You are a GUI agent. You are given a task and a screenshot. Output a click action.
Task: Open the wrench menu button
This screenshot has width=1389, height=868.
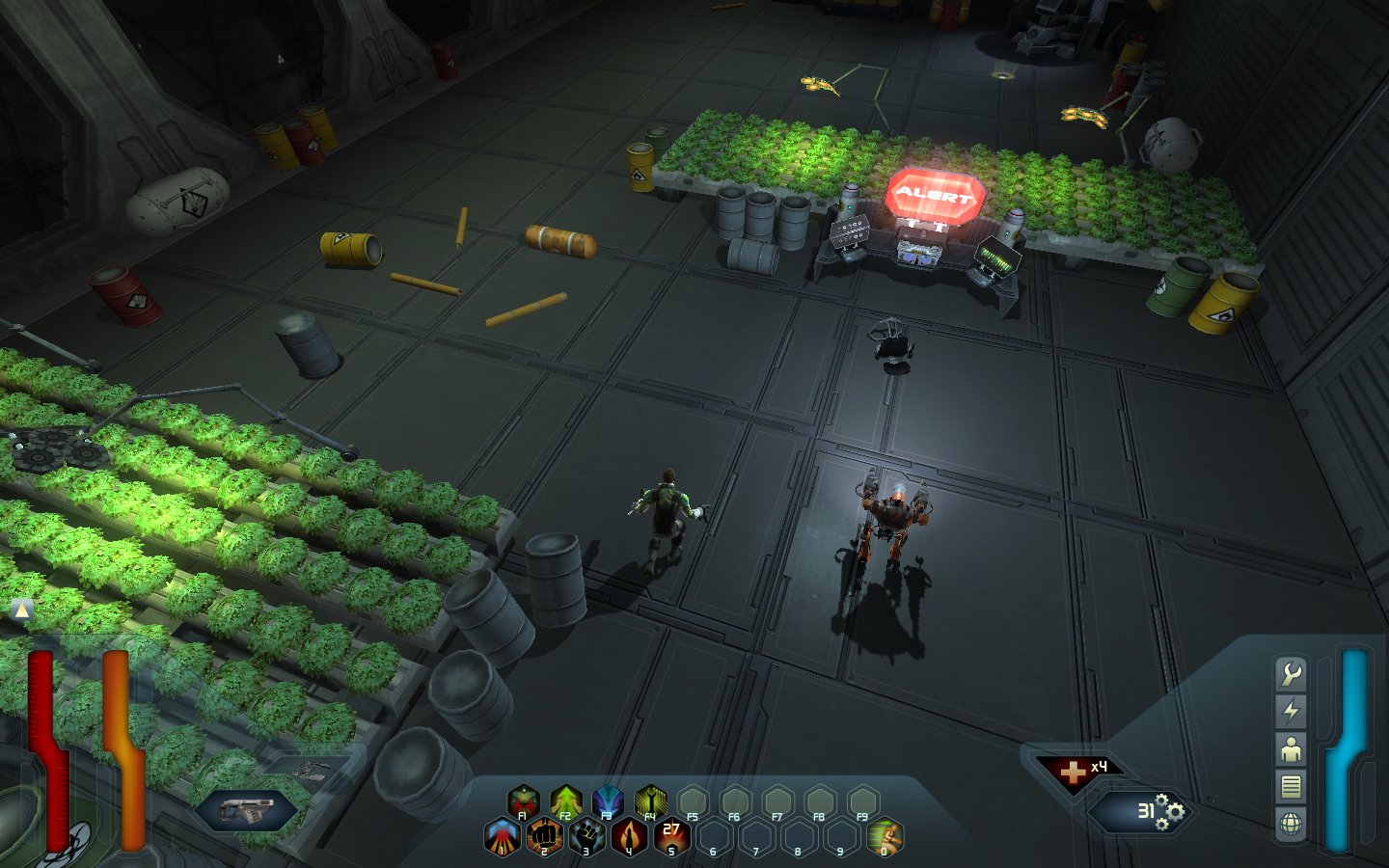tap(1291, 674)
